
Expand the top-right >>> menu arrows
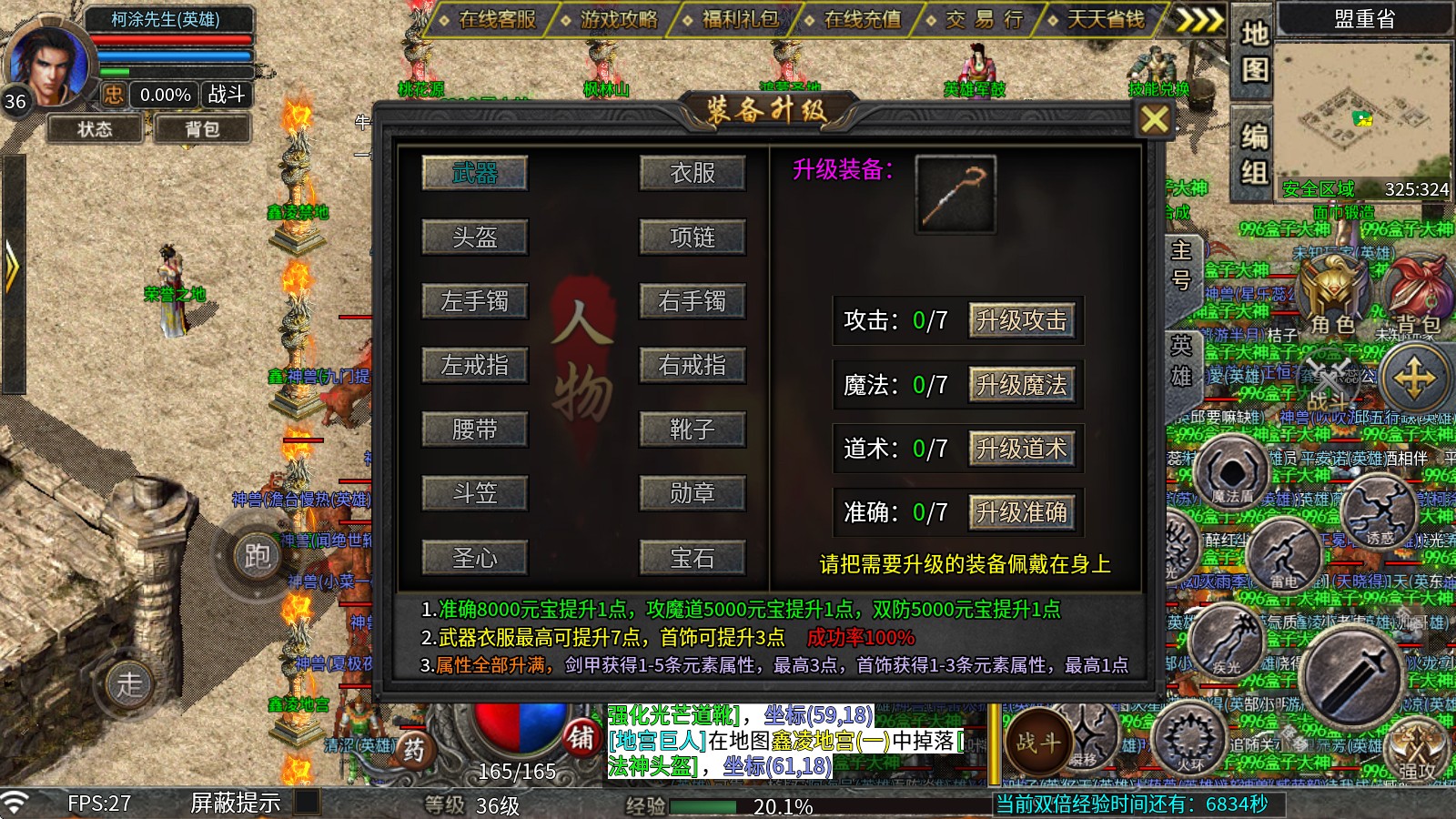pos(1198,17)
